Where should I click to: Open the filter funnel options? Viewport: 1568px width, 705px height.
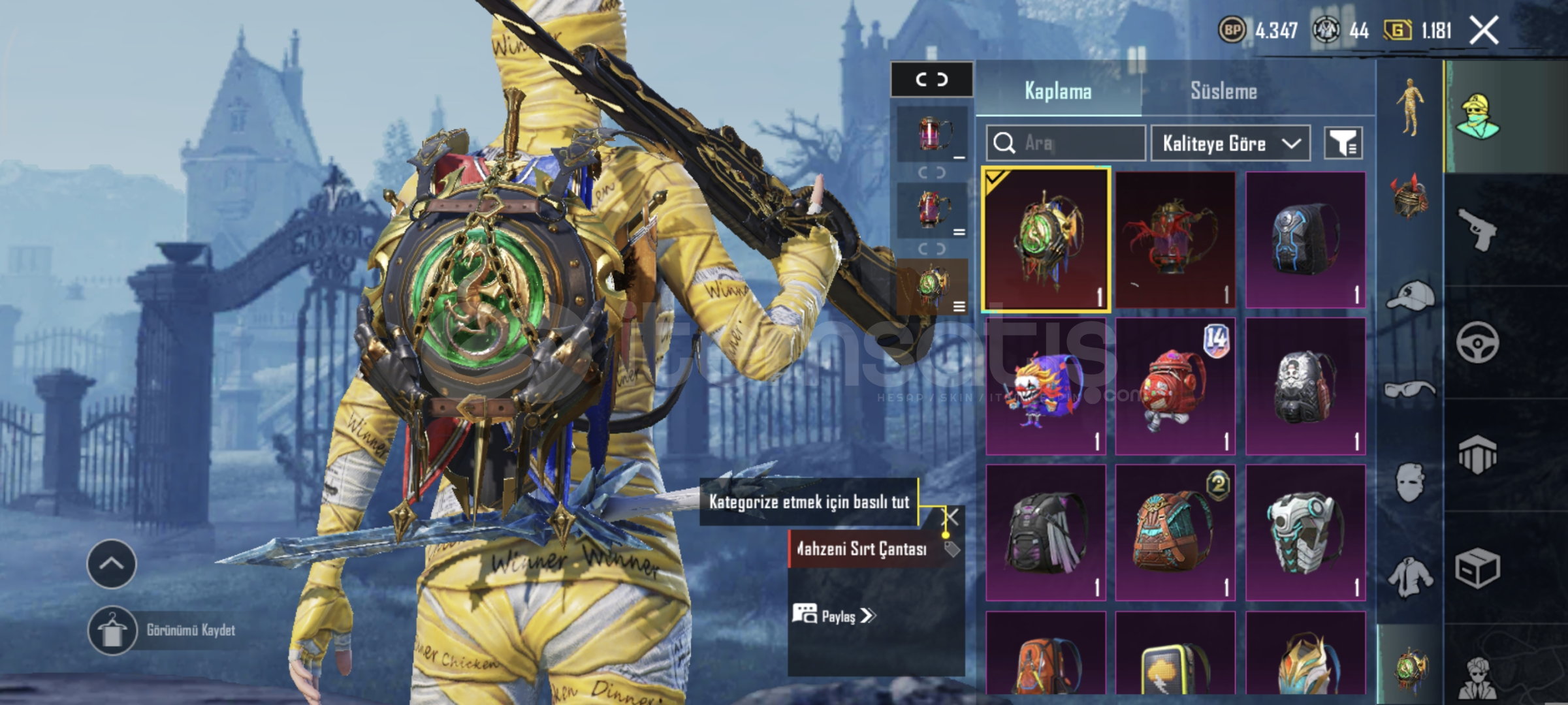(x=1343, y=143)
